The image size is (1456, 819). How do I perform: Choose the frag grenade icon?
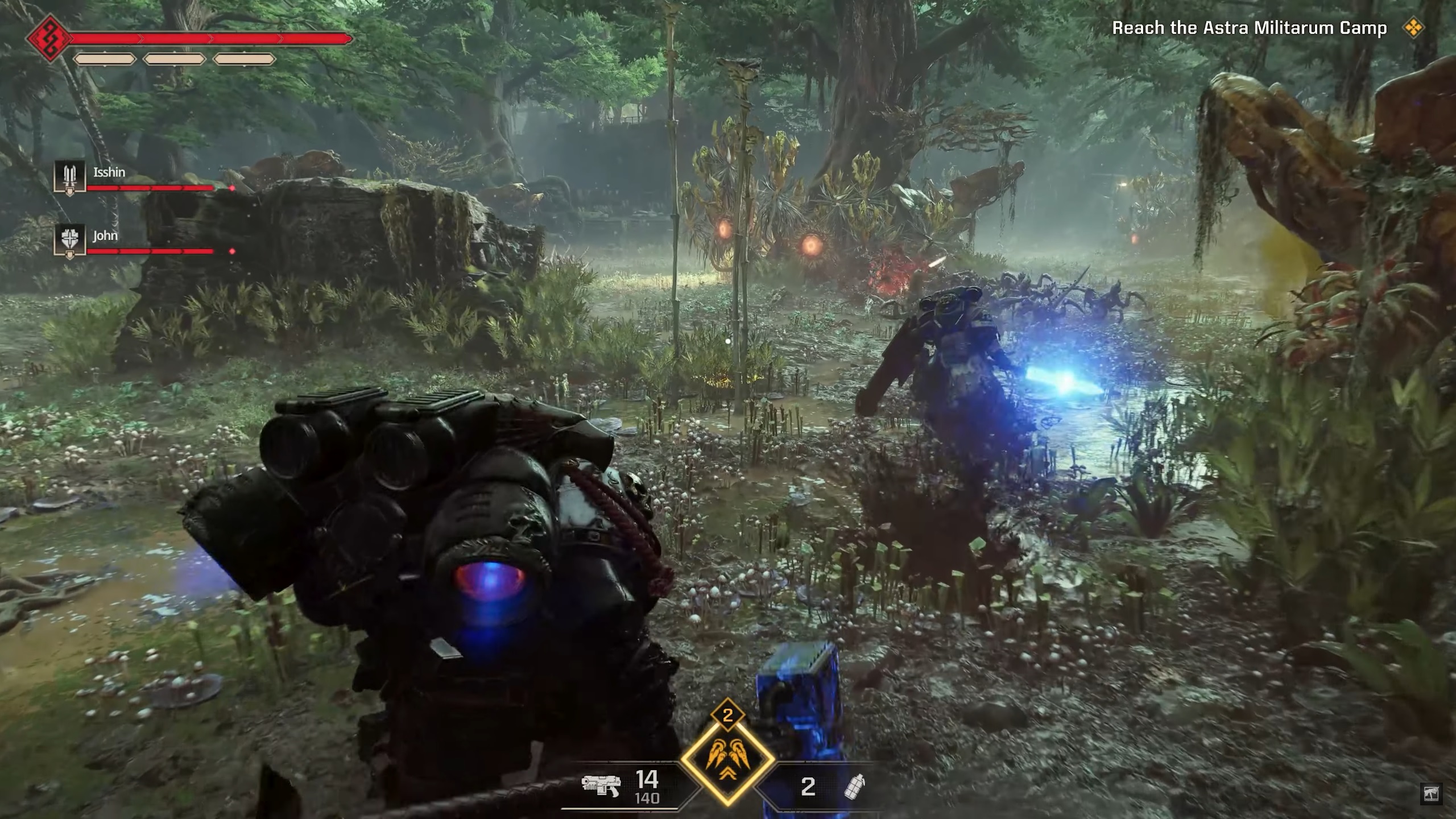pyautogui.click(x=854, y=787)
